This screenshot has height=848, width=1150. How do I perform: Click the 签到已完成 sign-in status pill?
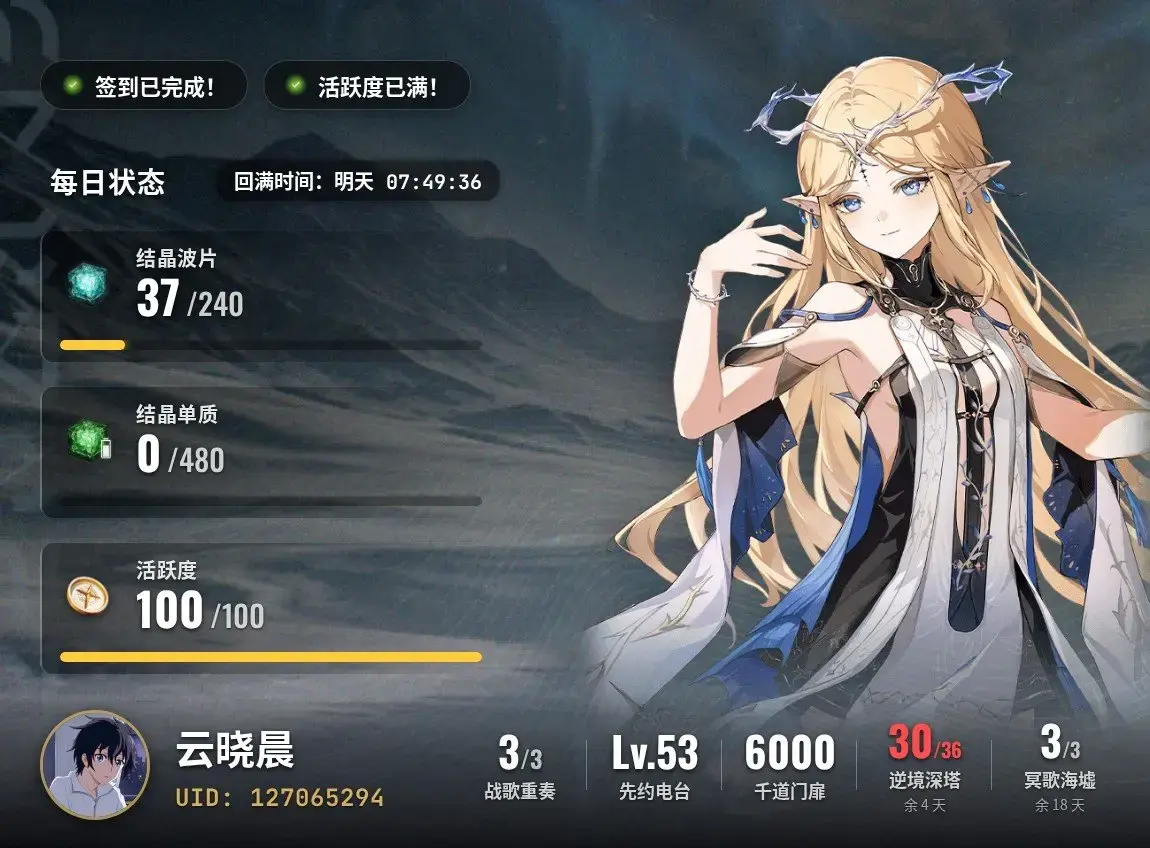pyautogui.click(x=142, y=87)
